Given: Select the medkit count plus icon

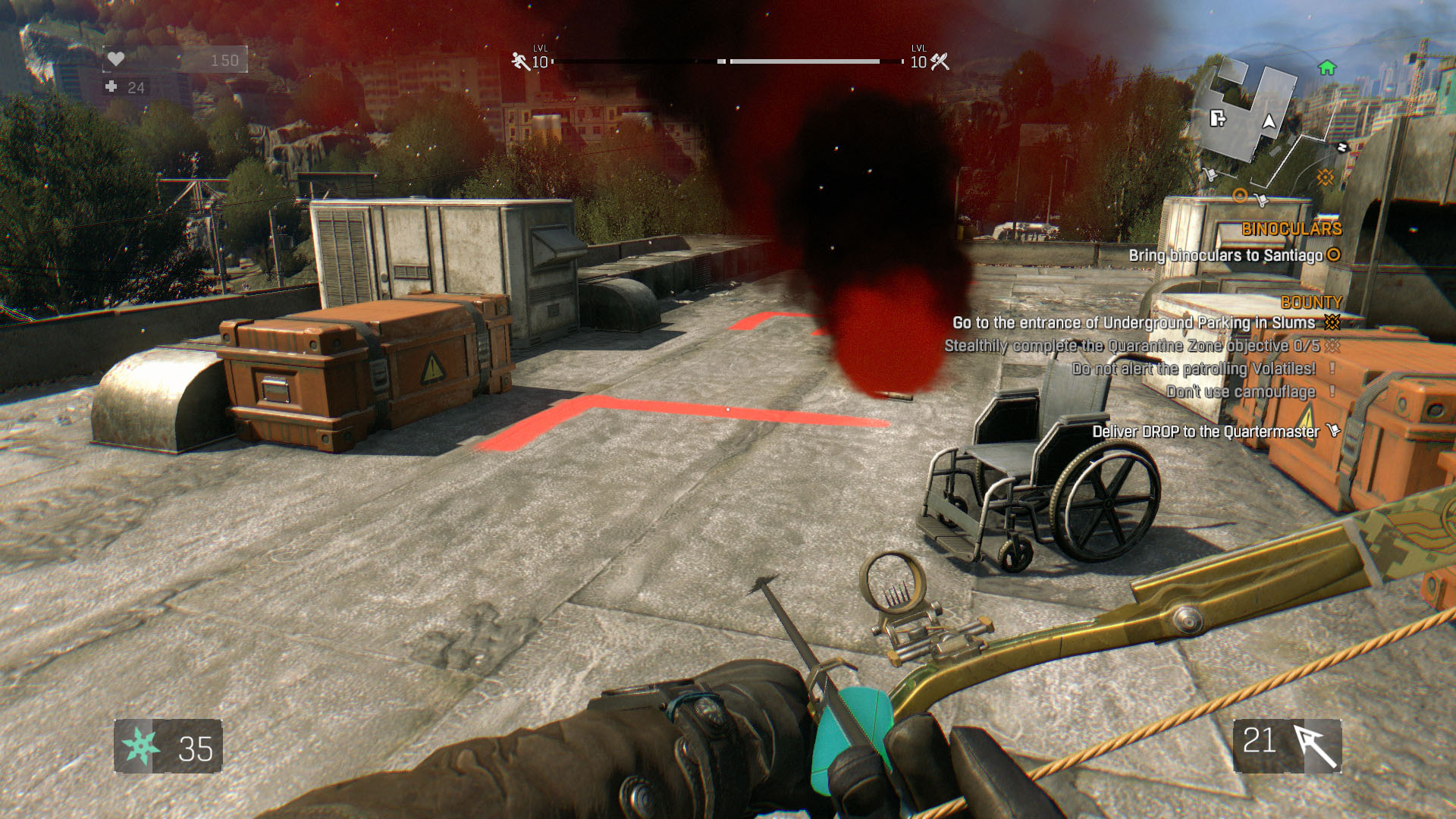Looking at the screenshot, I should click(111, 87).
